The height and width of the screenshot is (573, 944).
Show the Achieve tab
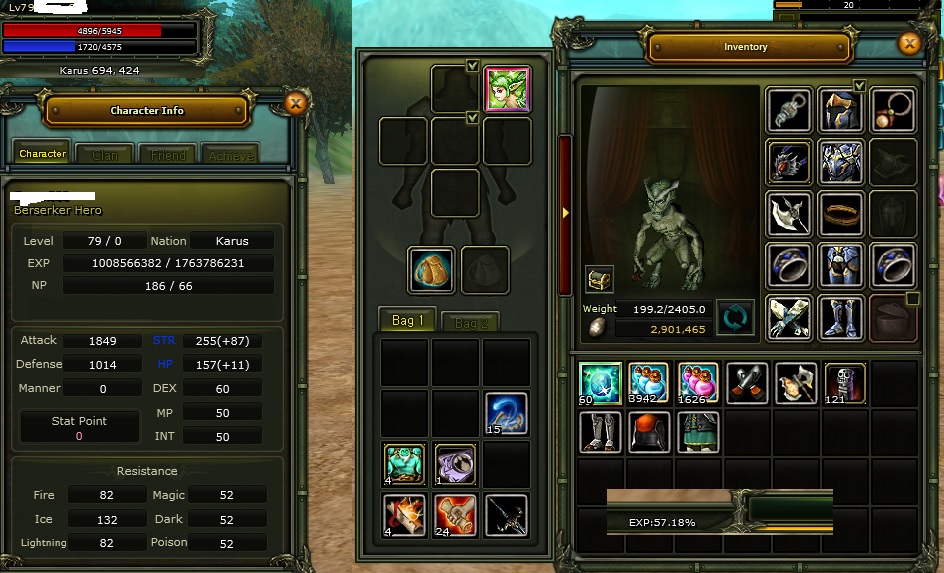point(230,155)
